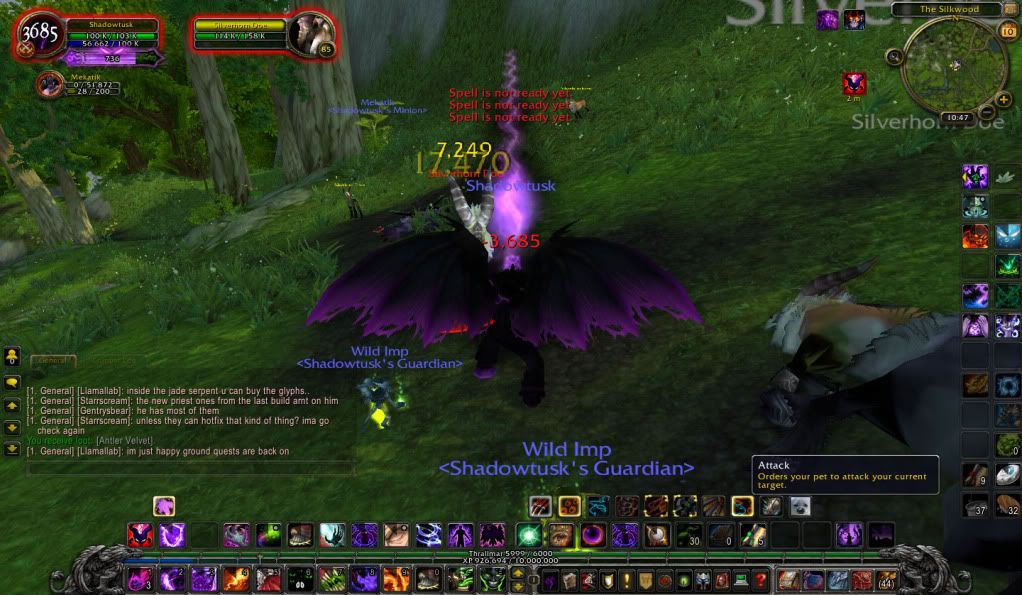
Task: Click the red debuff icon with 2 m timer
Action: coord(853,83)
